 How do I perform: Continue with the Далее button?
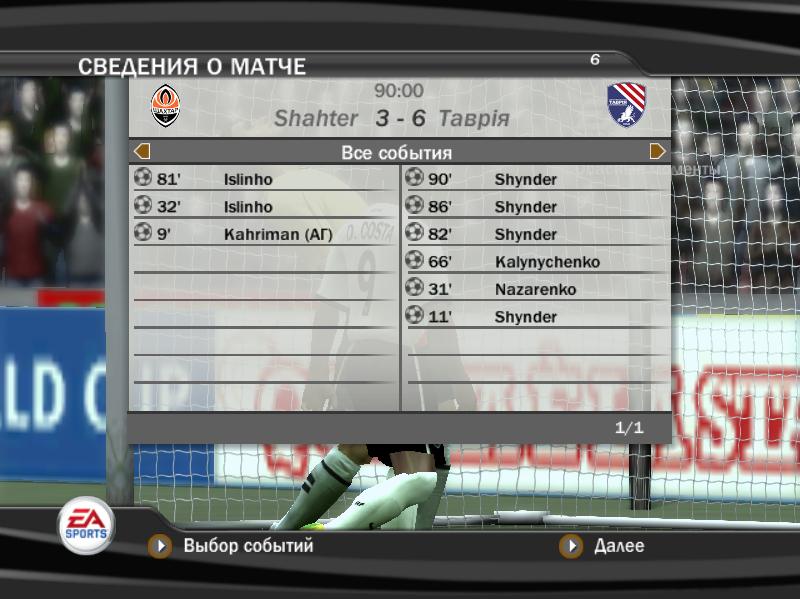pyautogui.click(x=618, y=546)
